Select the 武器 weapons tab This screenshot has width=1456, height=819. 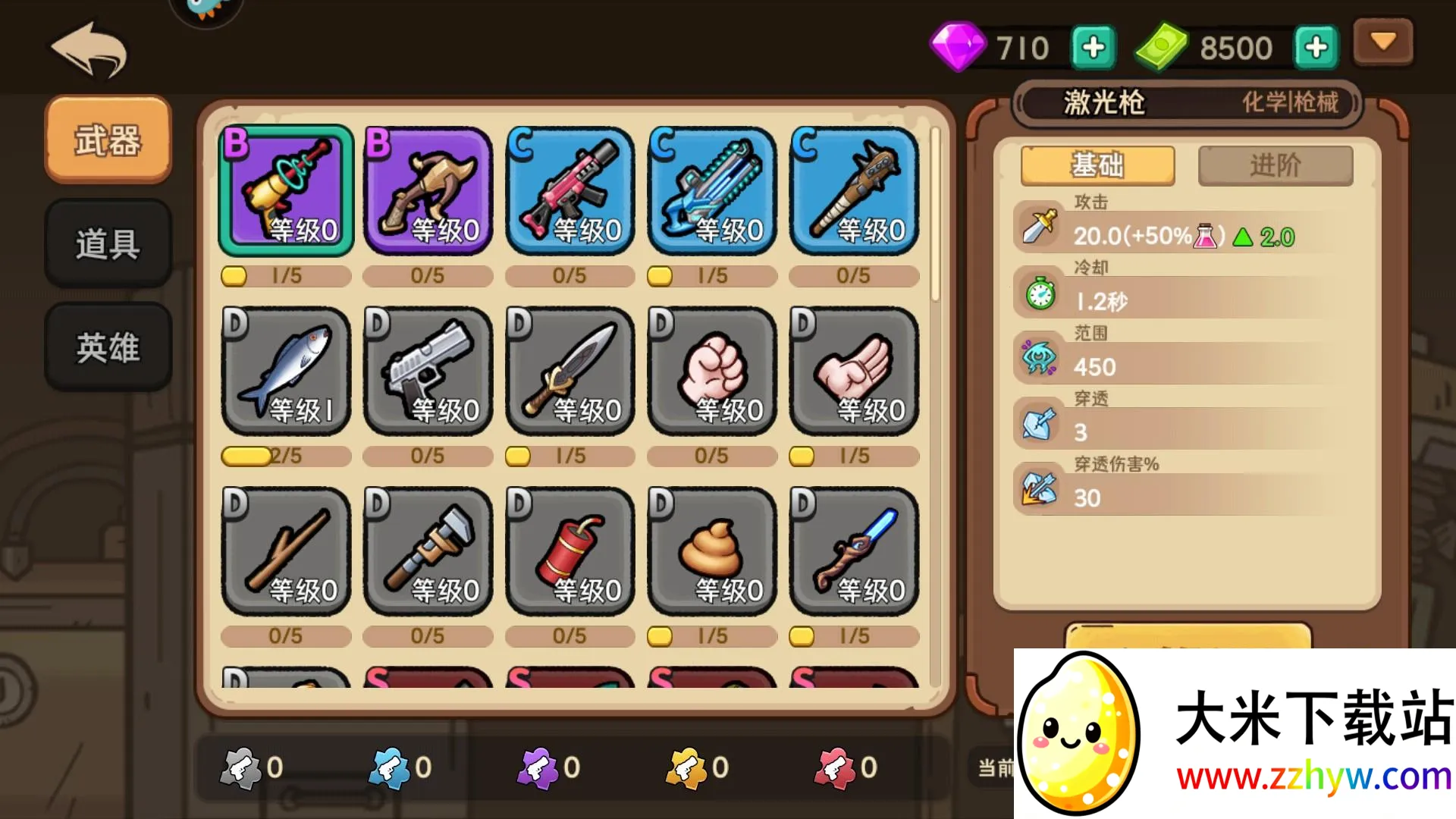[108, 140]
